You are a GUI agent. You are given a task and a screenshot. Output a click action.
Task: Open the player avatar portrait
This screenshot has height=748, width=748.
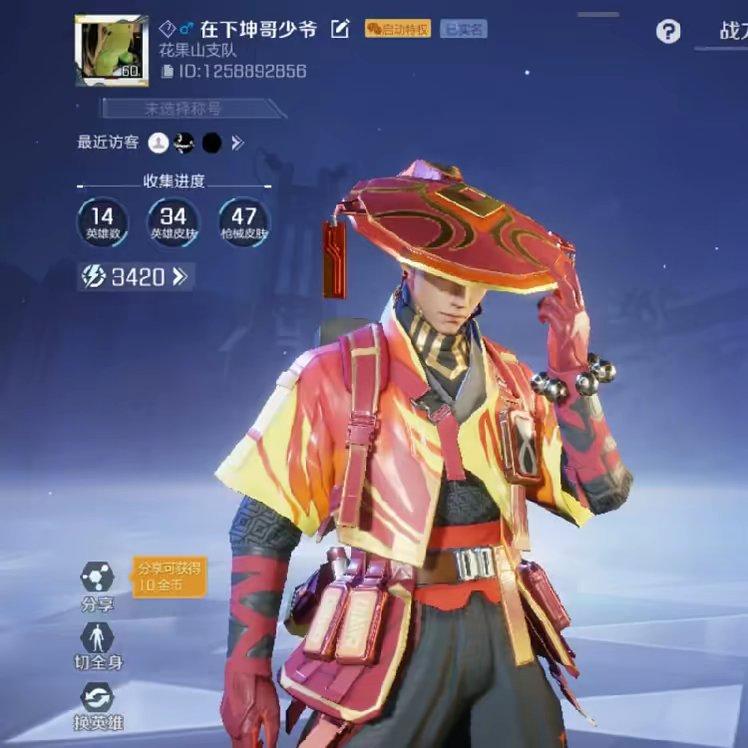click(x=111, y=50)
